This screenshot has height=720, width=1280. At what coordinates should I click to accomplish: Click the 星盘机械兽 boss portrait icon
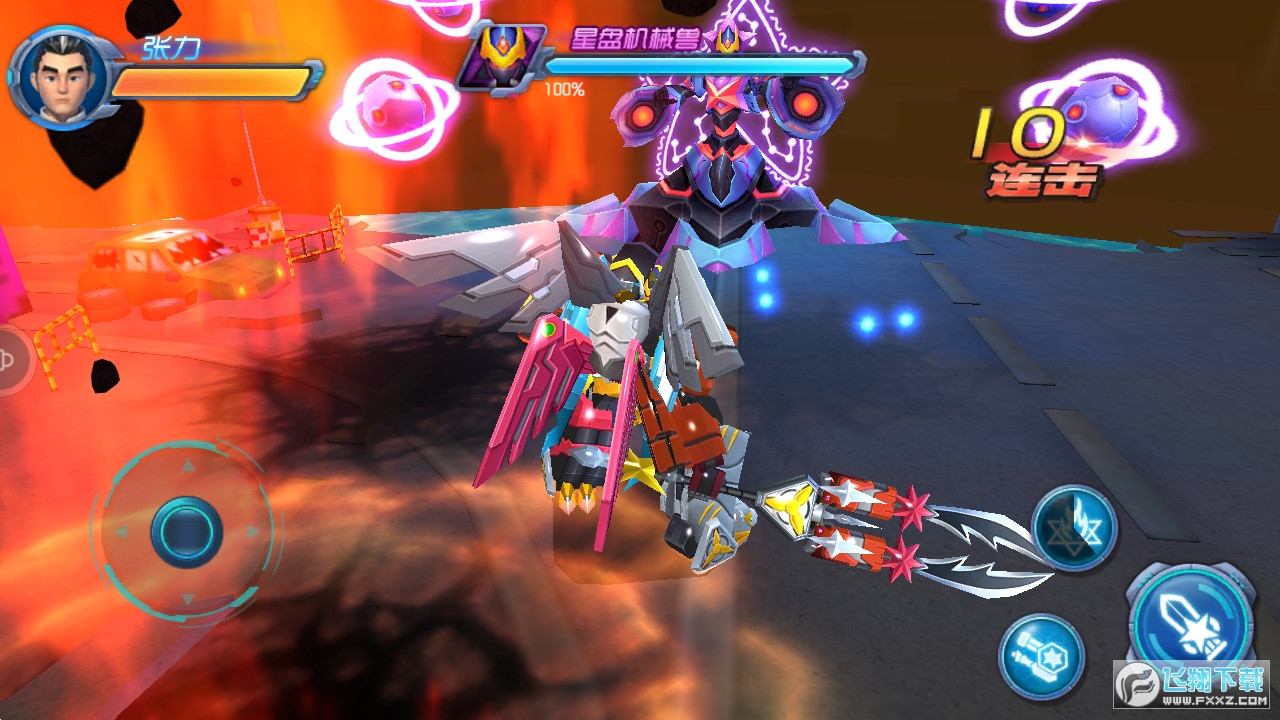(x=500, y=56)
